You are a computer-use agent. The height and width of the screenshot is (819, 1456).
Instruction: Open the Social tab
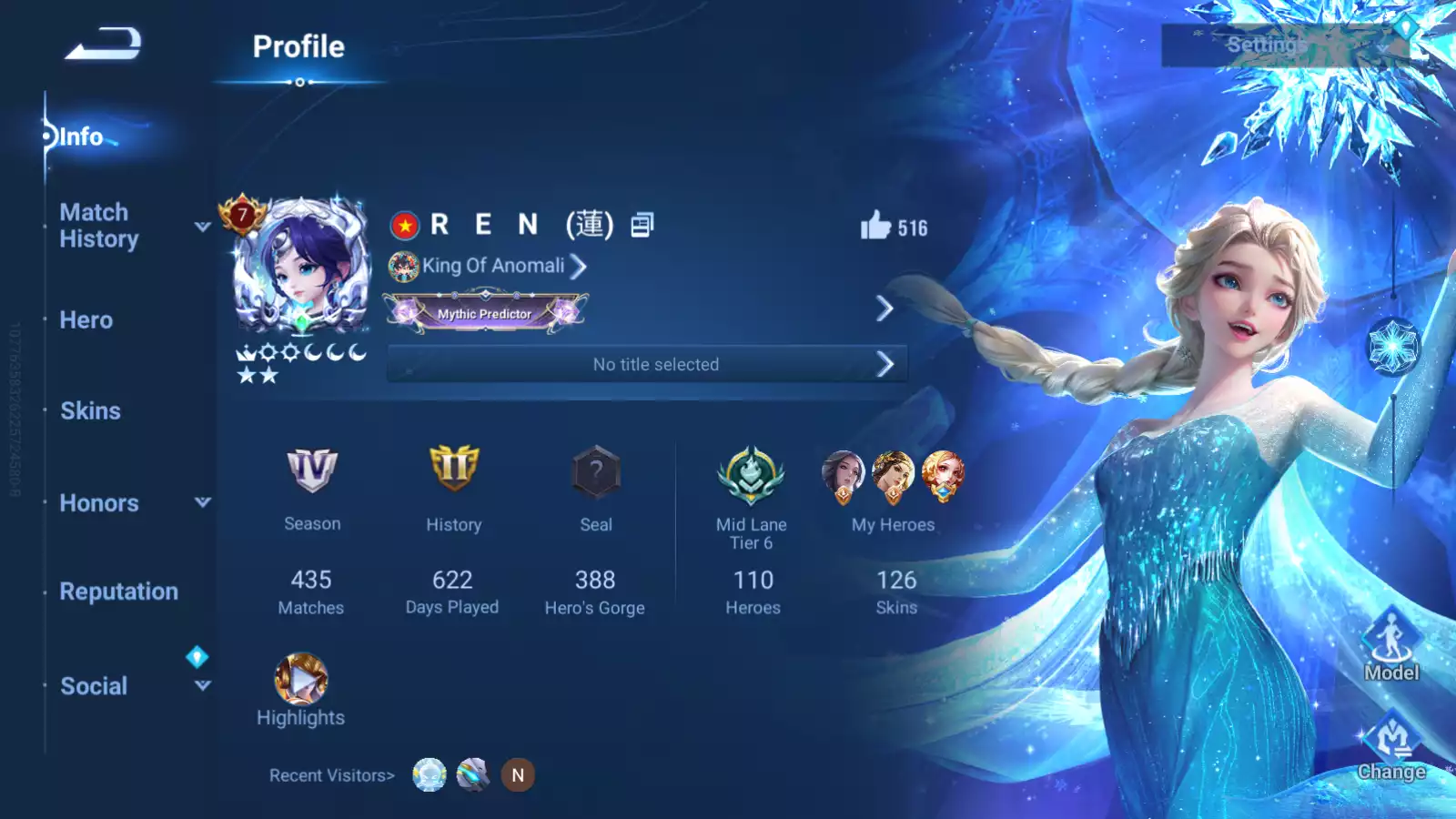point(94,686)
